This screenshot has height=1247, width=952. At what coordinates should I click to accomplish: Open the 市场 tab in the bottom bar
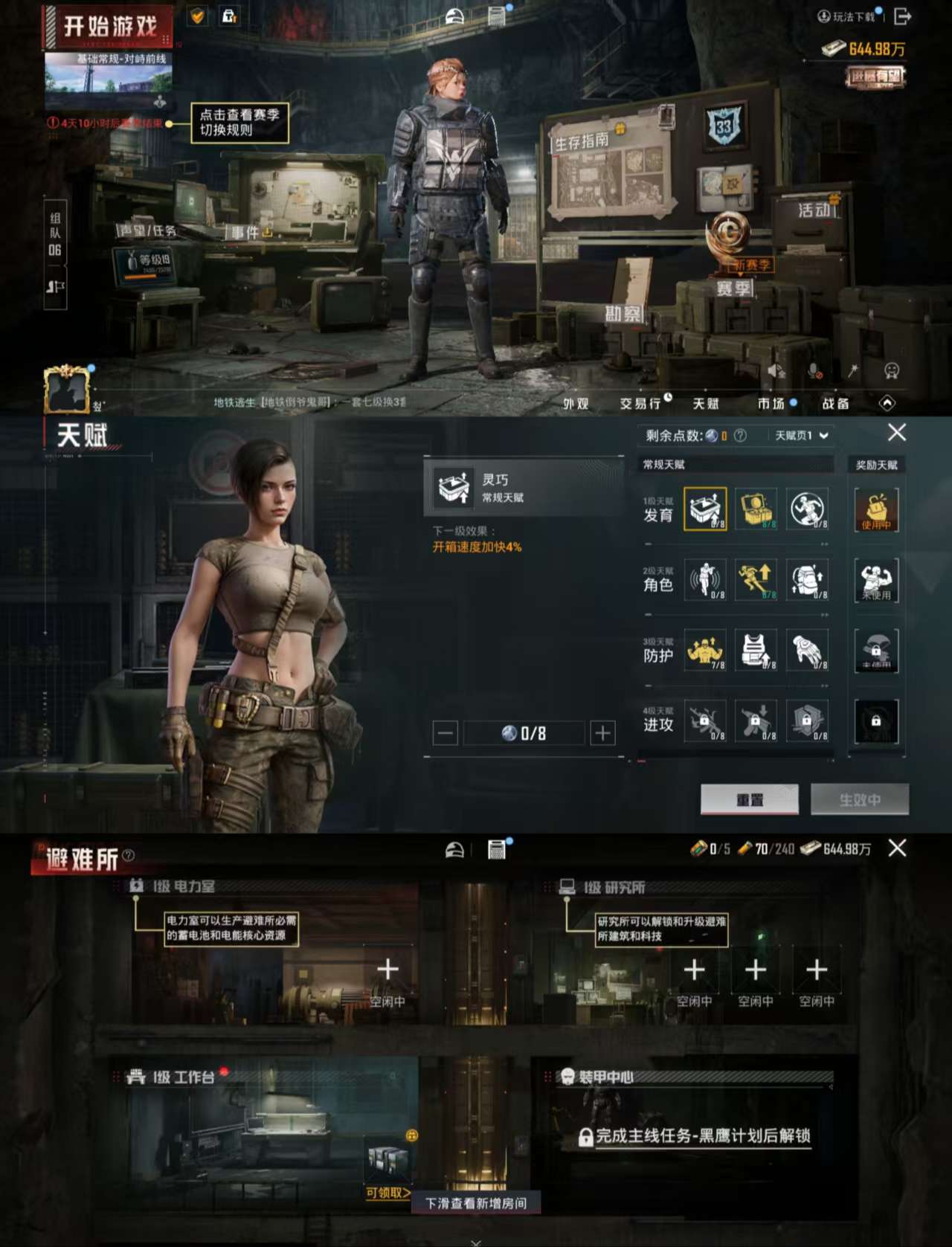click(770, 402)
